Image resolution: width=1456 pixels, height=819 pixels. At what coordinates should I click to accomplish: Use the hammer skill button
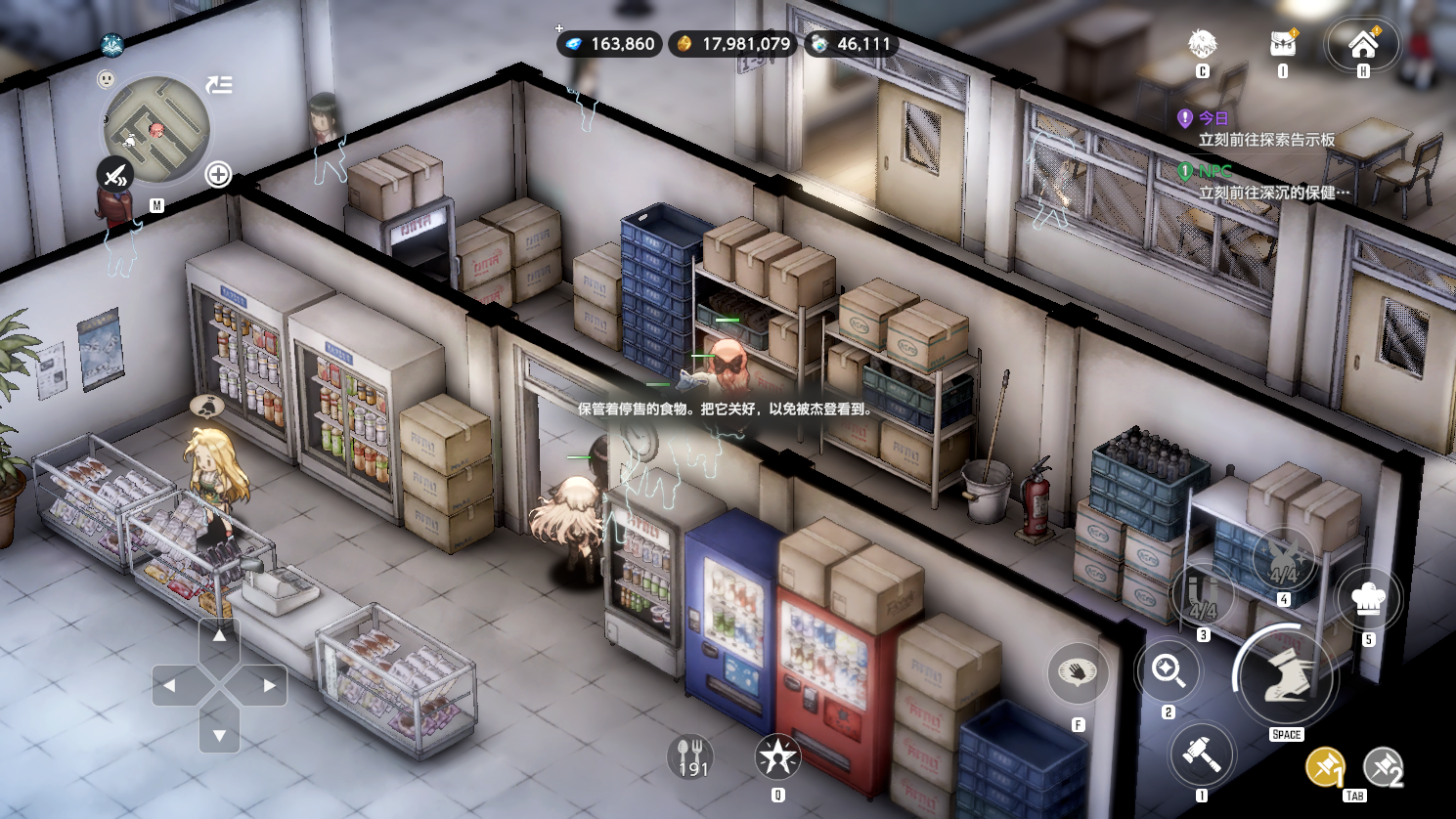click(x=1202, y=754)
